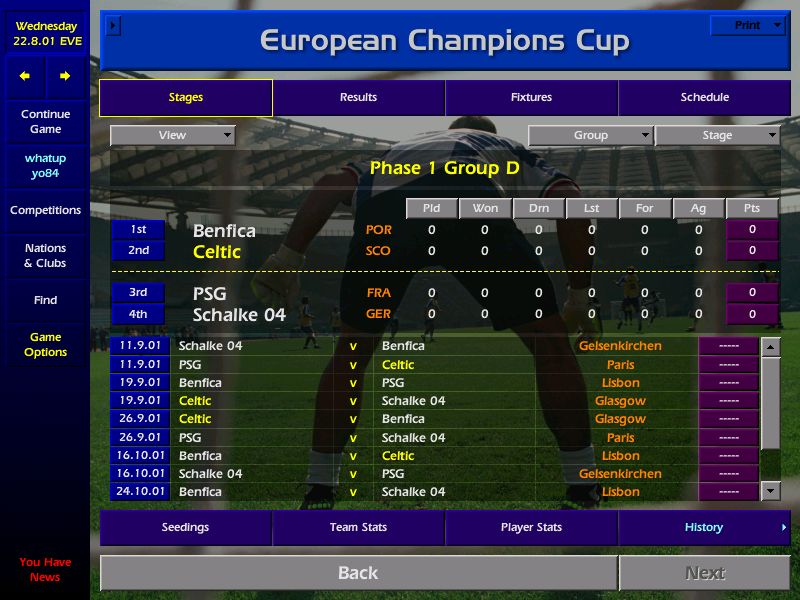This screenshot has height=600, width=800.
Task: Show the Schedule tab
Action: click(704, 98)
